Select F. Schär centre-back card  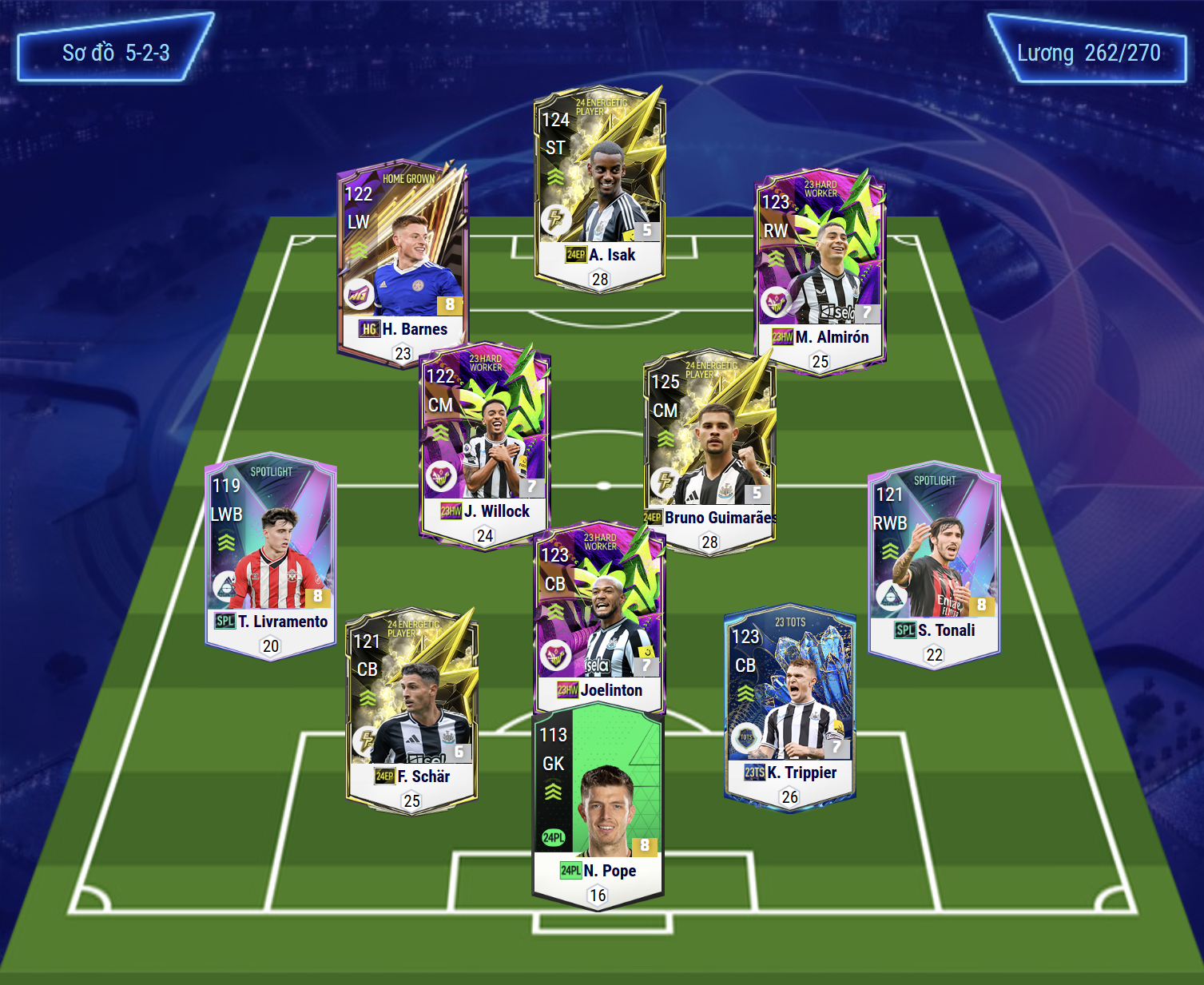point(411,711)
